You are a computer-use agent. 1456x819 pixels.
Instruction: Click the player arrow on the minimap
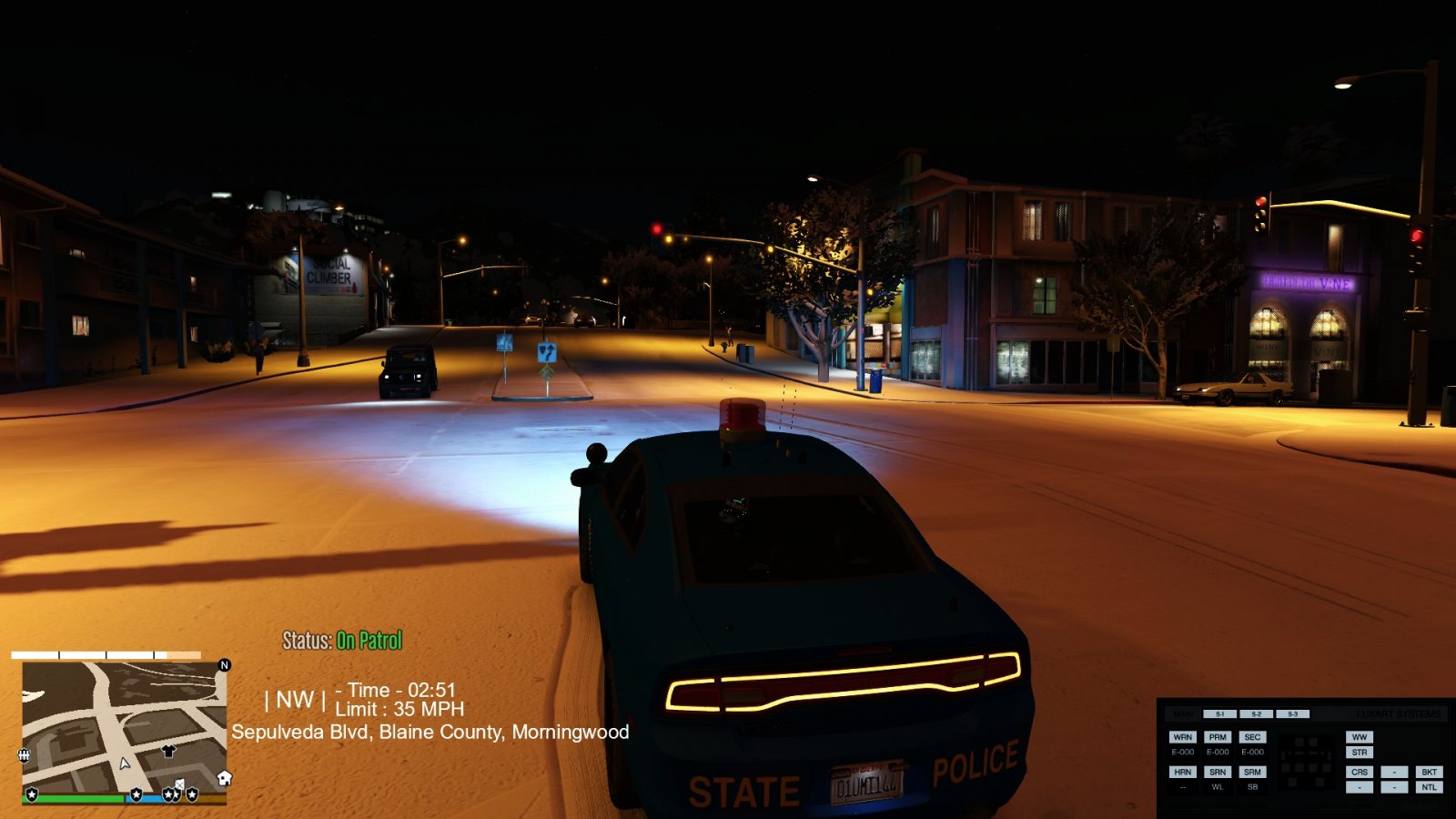click(125, 763)
